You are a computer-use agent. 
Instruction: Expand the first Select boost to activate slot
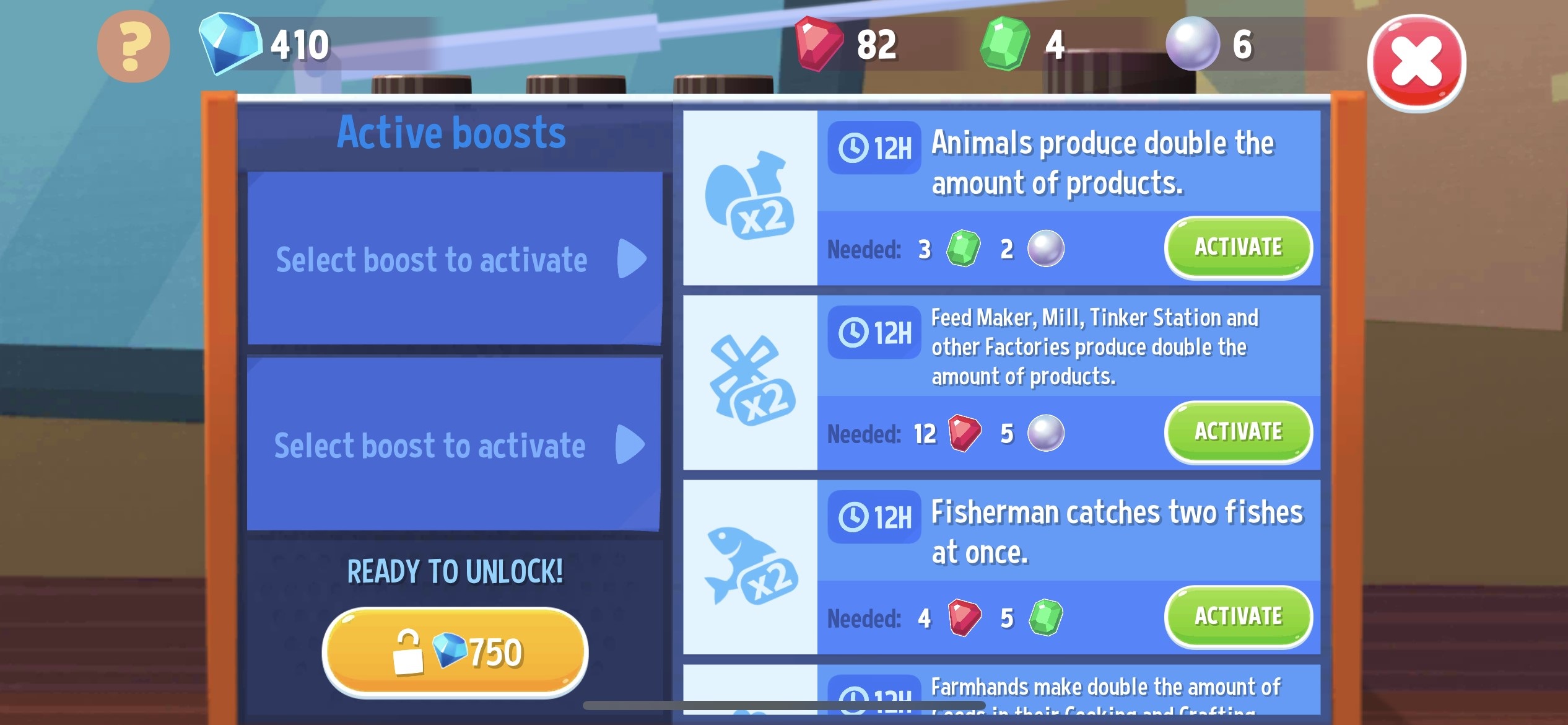[x=455, y=259]
